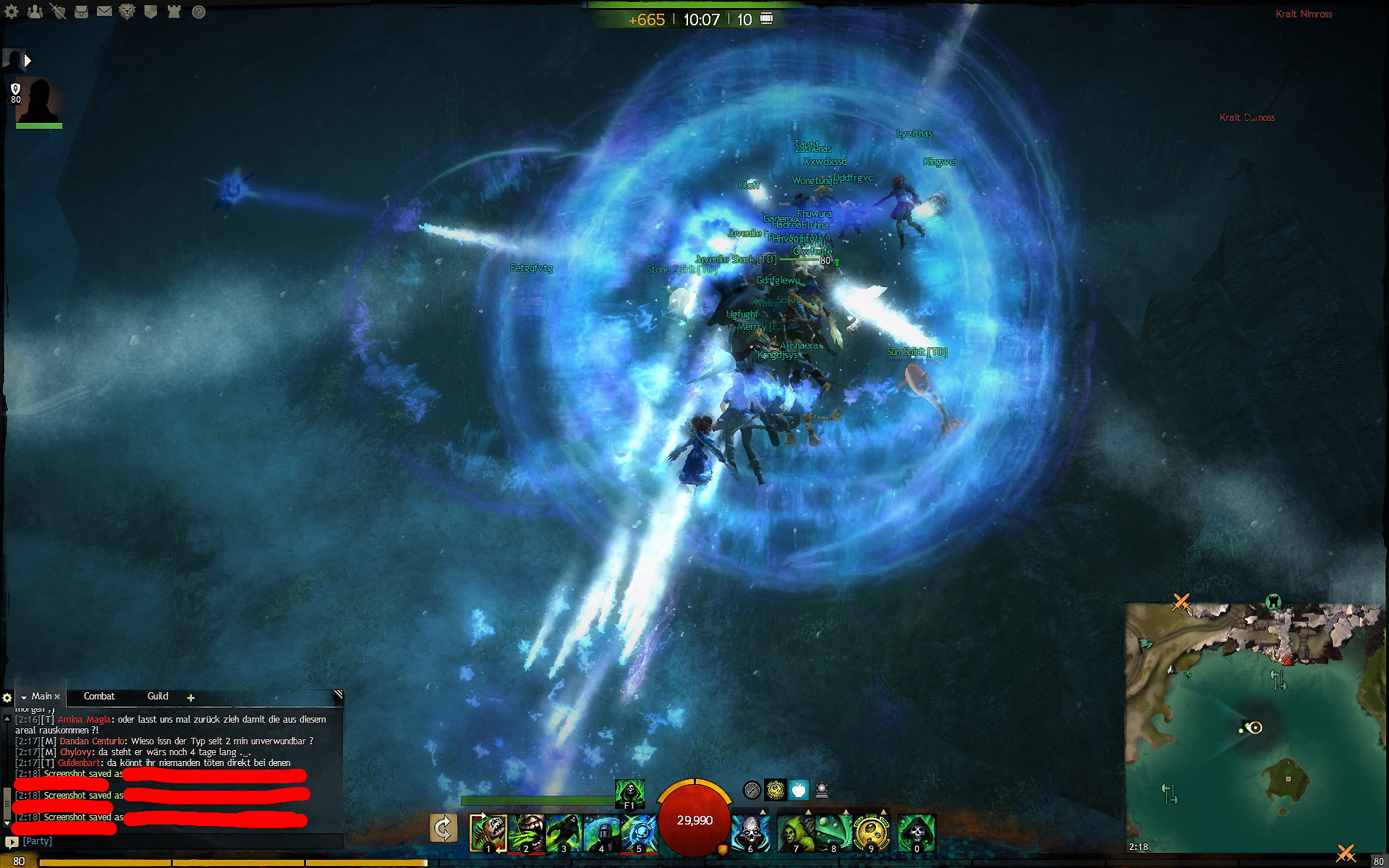Image resolution: width=1389 pixels, height=868 pixels.
Task: Open the World vs World tower icon
Action: pos(174,12)
